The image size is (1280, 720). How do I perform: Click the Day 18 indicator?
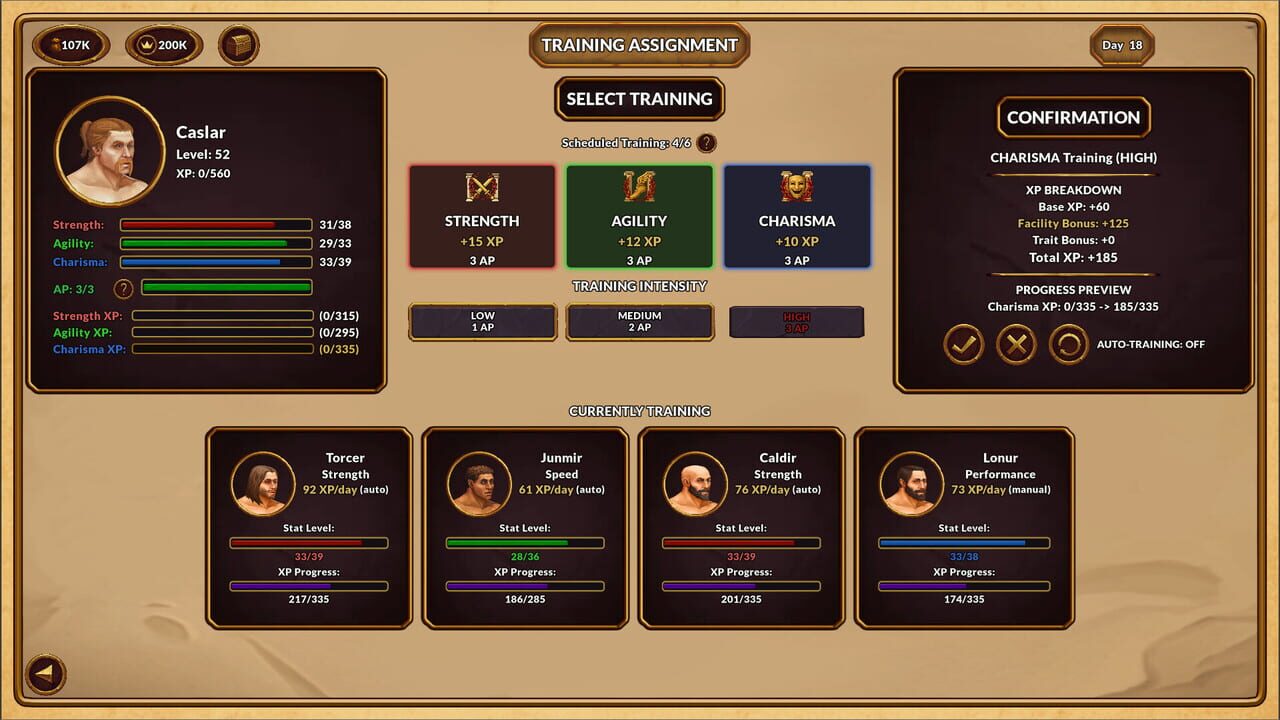1121,44
